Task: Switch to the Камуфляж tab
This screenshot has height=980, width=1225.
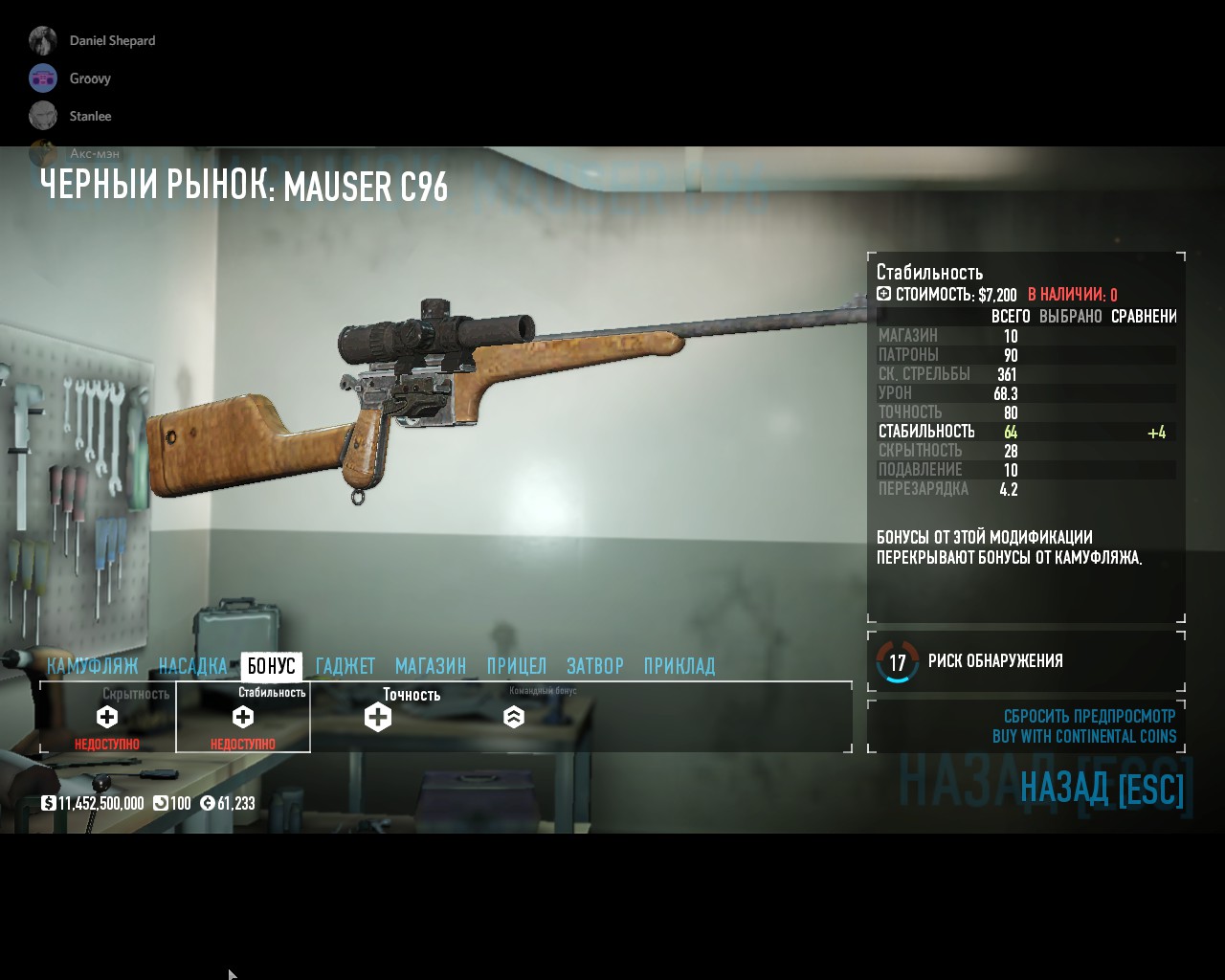Action: (93, 666)
